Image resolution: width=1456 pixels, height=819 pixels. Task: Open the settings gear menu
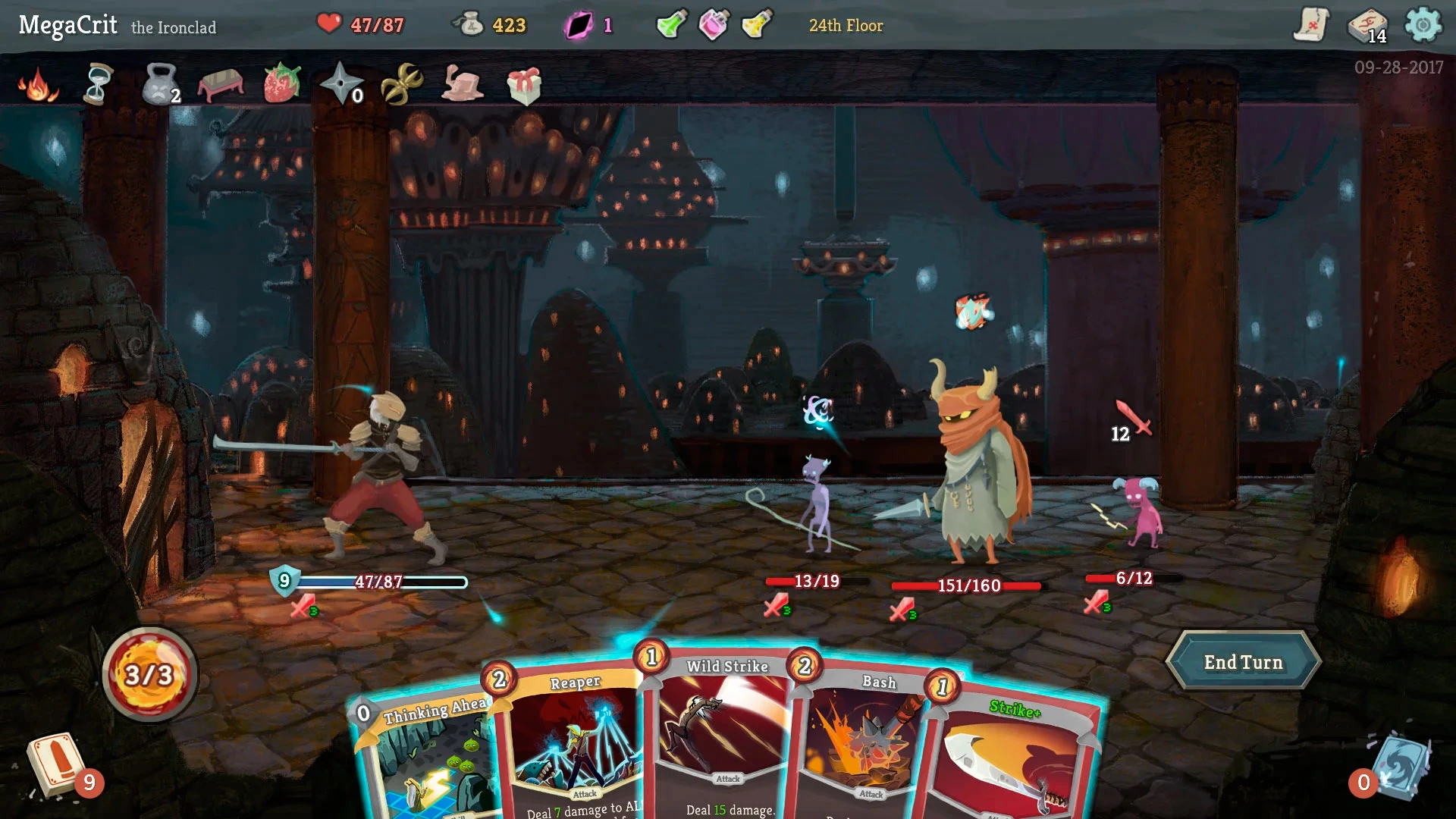click(1428, 25)
